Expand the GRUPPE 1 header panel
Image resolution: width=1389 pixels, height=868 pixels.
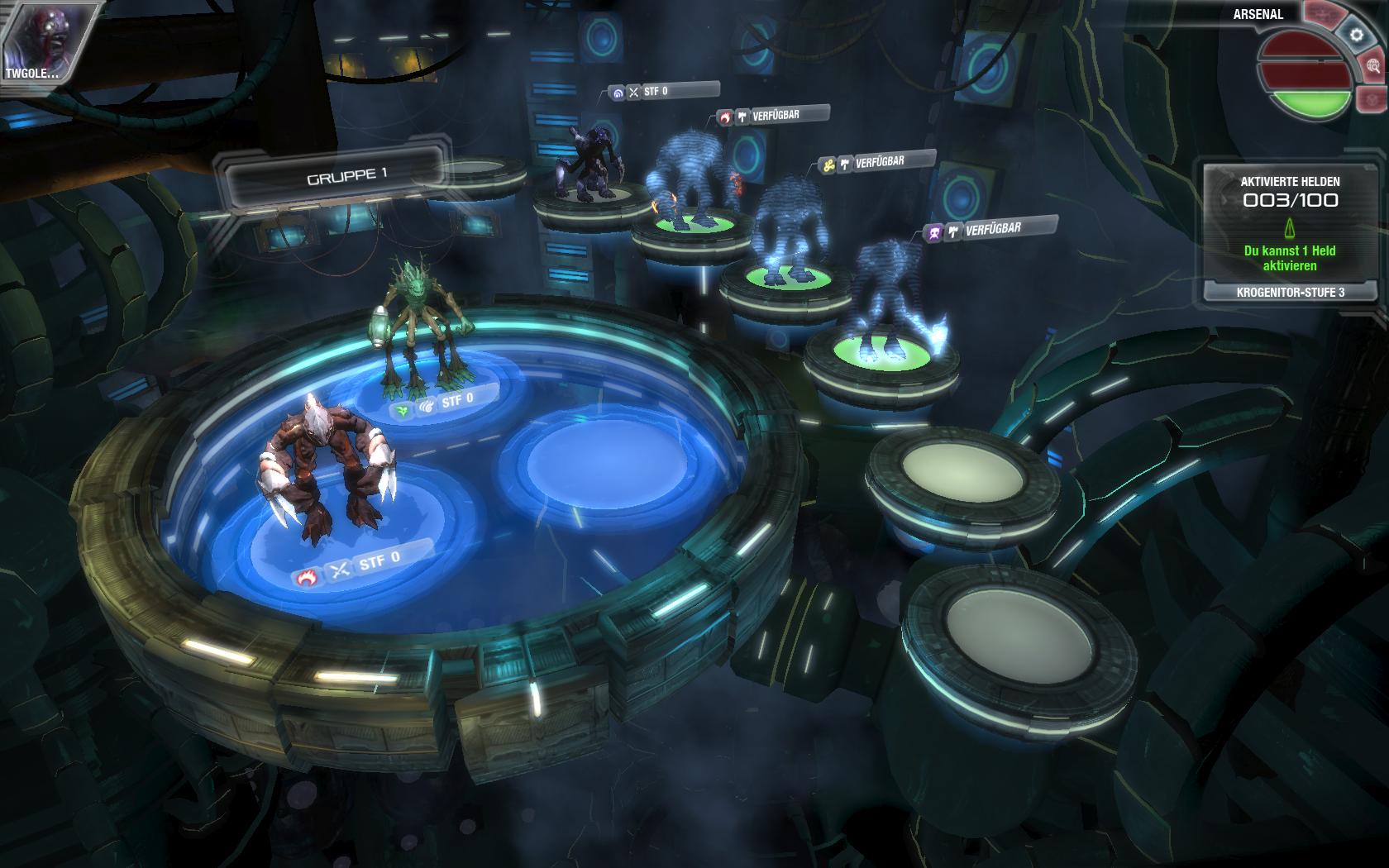(x=347, y=175)
